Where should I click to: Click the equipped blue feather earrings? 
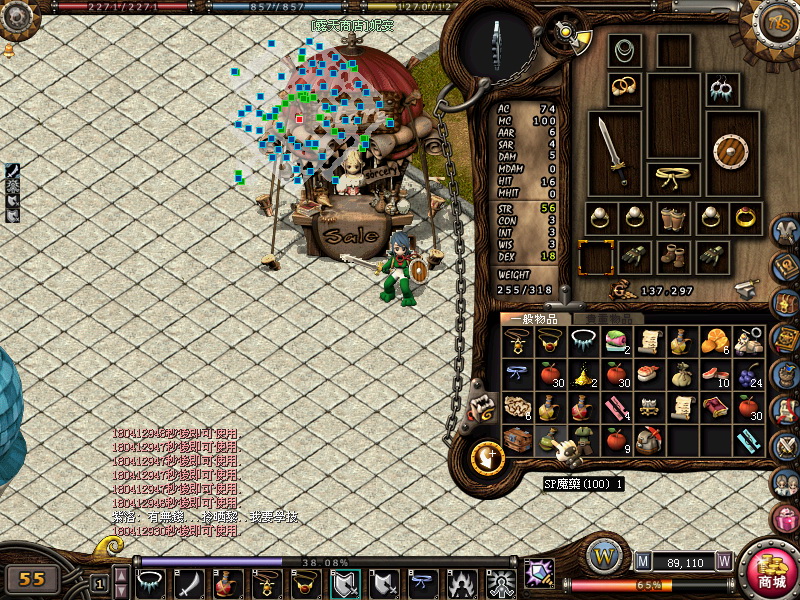coord(722,89)
